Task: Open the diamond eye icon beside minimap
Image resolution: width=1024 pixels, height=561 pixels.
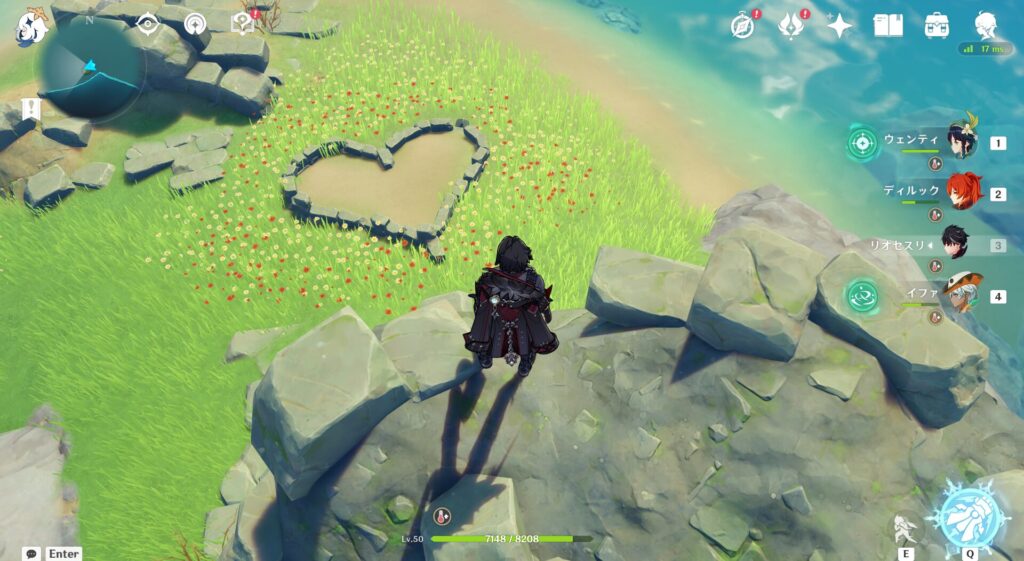Action: click(x=148, y=24)
